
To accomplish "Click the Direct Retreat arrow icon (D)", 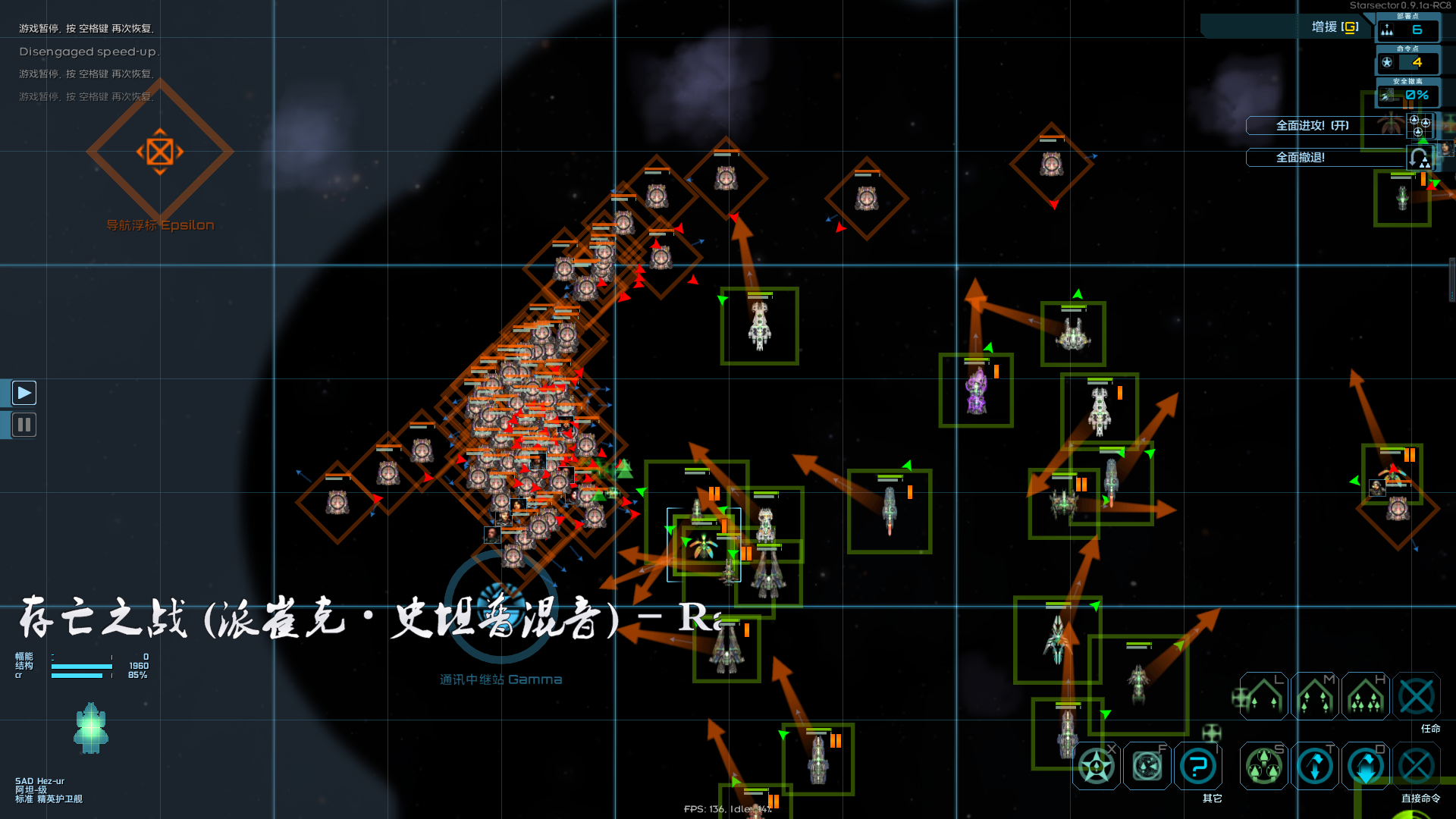I will pos(1365,766).
